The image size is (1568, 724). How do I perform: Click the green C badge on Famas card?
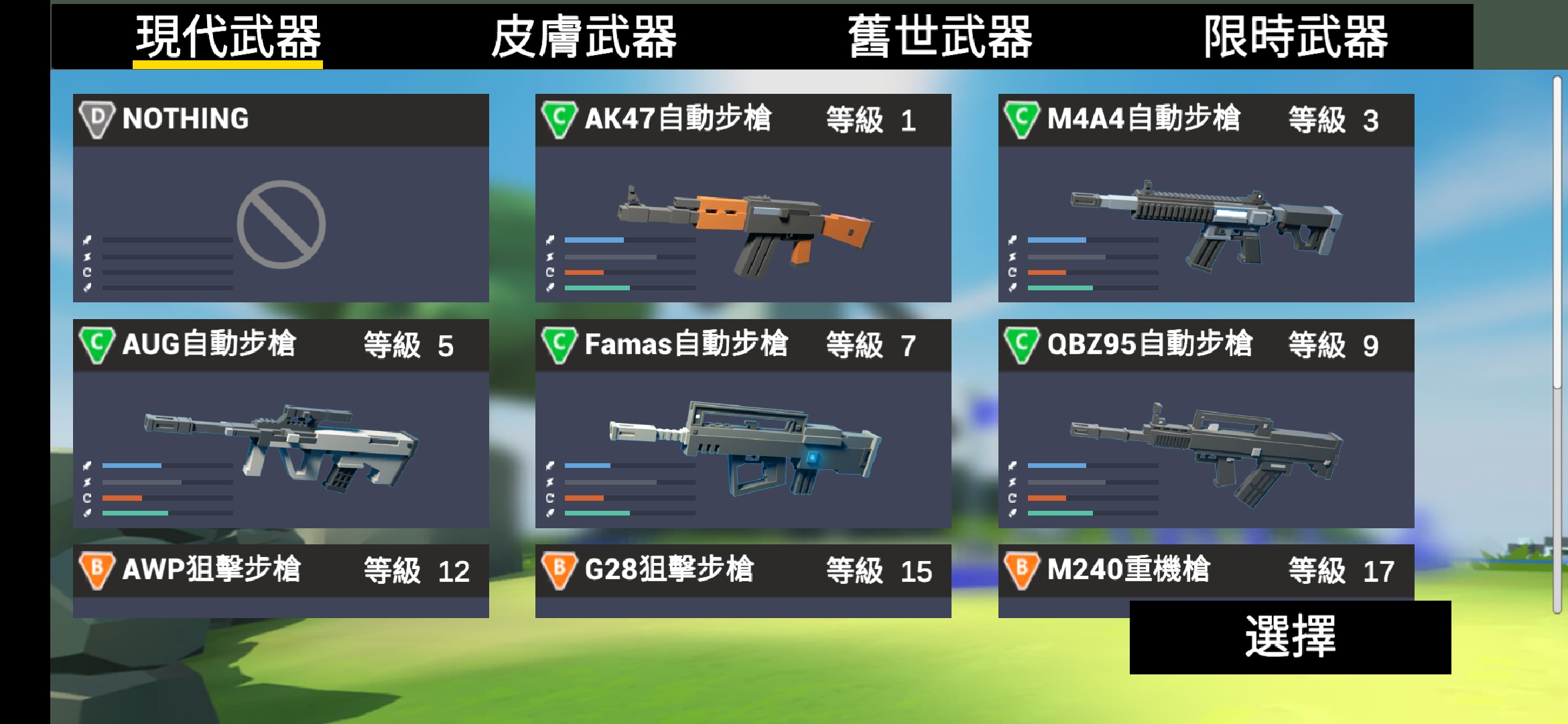[560, 344]
